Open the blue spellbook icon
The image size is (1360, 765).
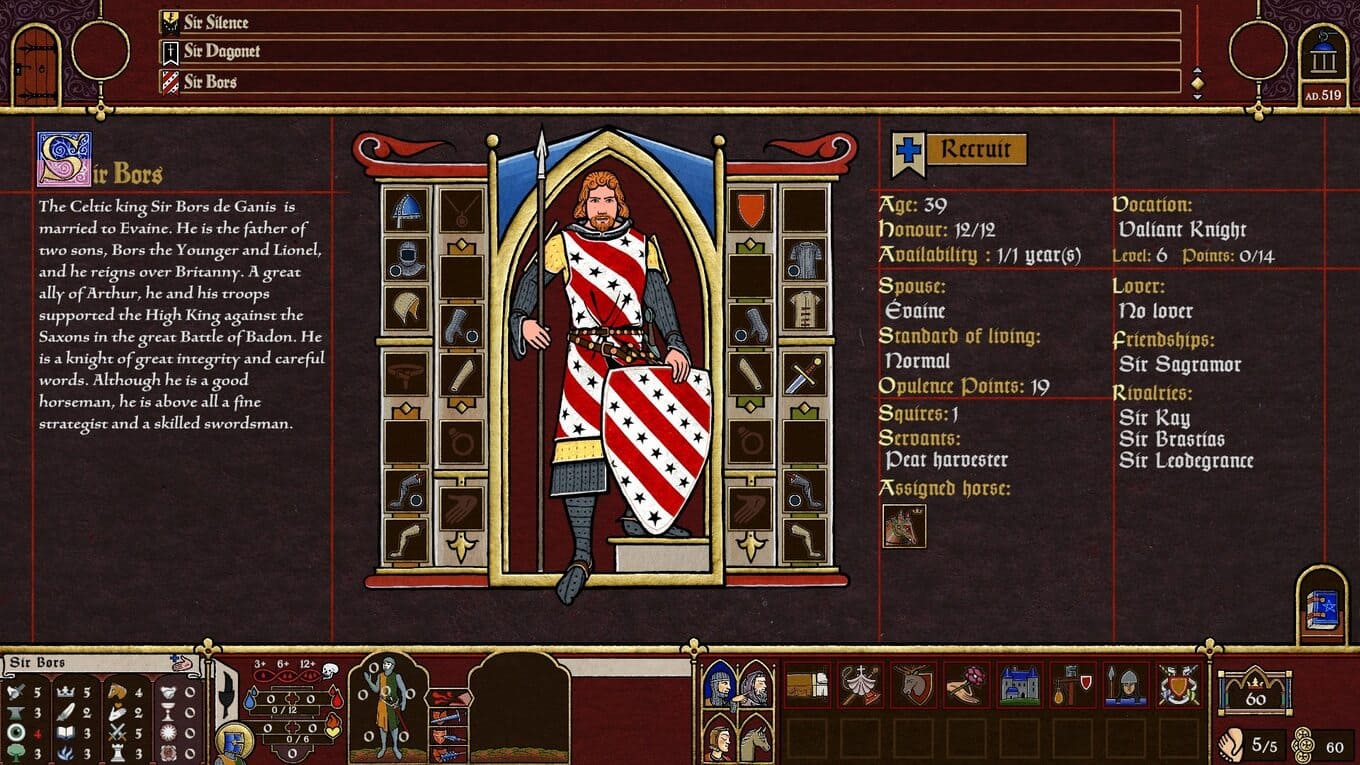coord(1322,610)
